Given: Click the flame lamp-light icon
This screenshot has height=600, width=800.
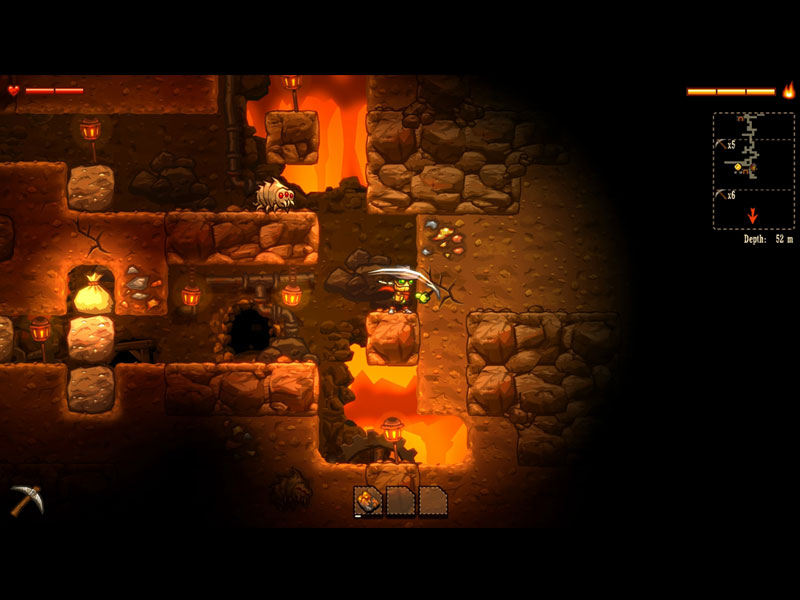Looking at the screenshot, I should (x=788, y=91).
